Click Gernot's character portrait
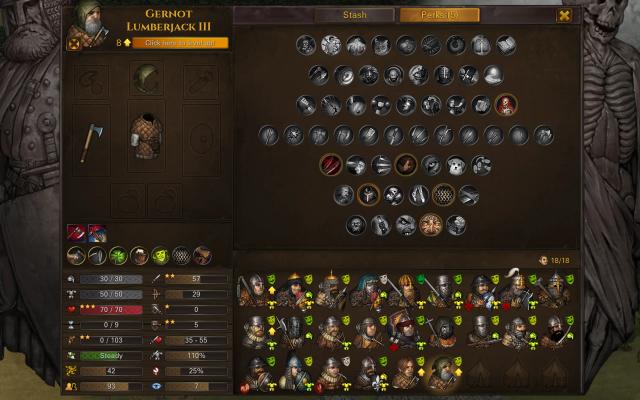 87,25
